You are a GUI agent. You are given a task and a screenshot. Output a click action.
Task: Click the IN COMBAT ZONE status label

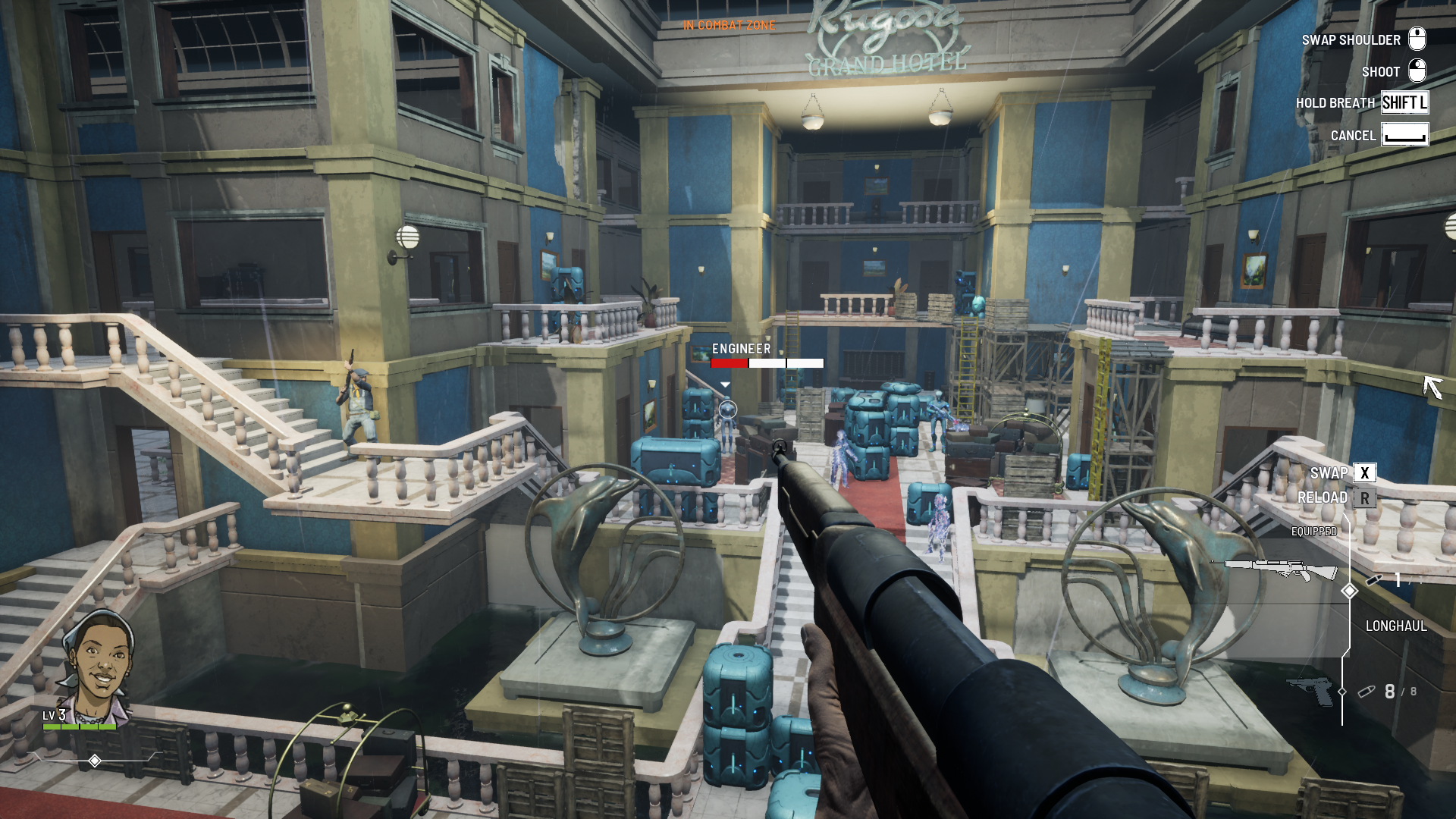[728, 24]
